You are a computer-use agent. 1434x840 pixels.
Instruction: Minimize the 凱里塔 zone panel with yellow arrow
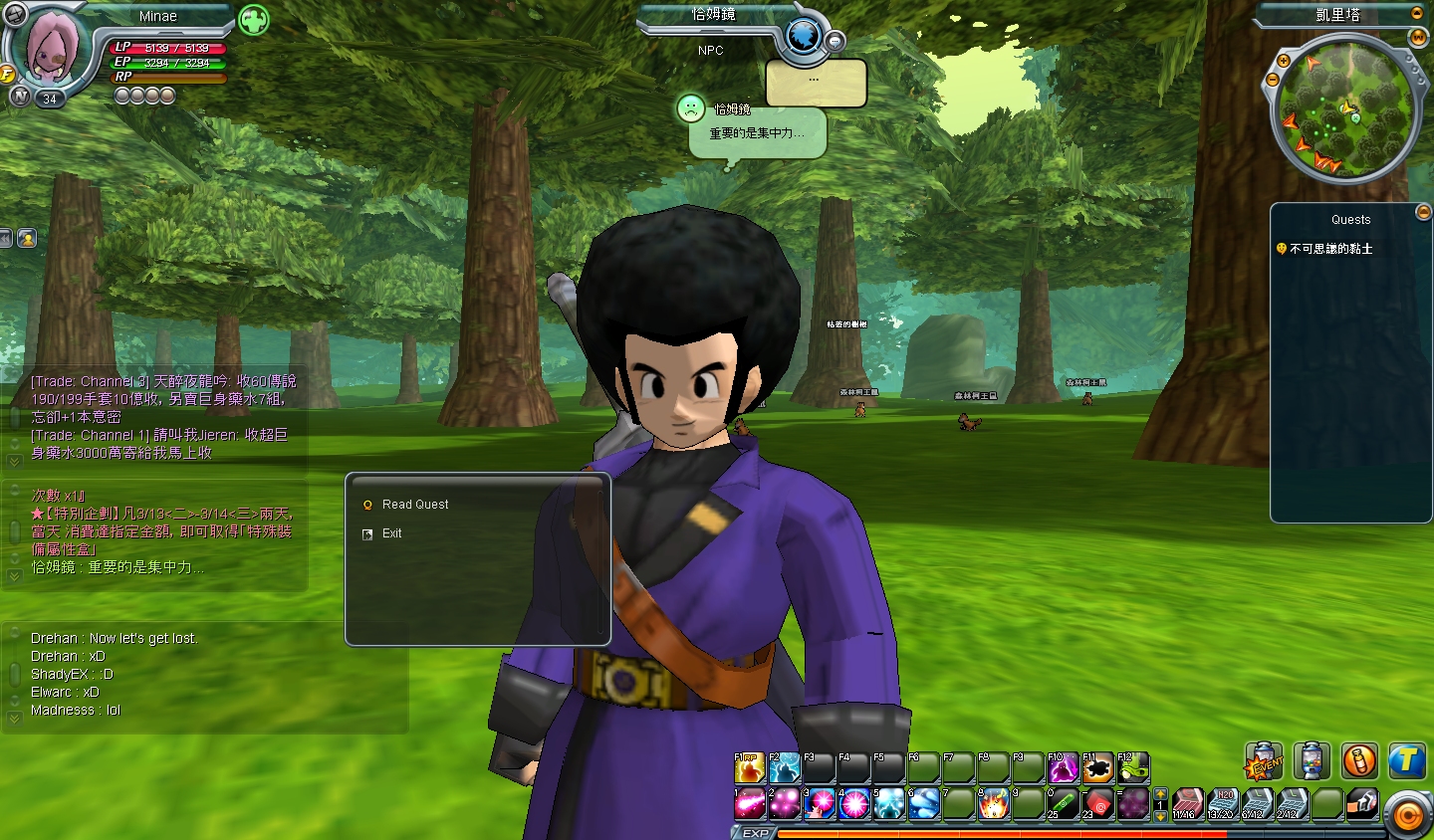click(x=1416, y=13)
